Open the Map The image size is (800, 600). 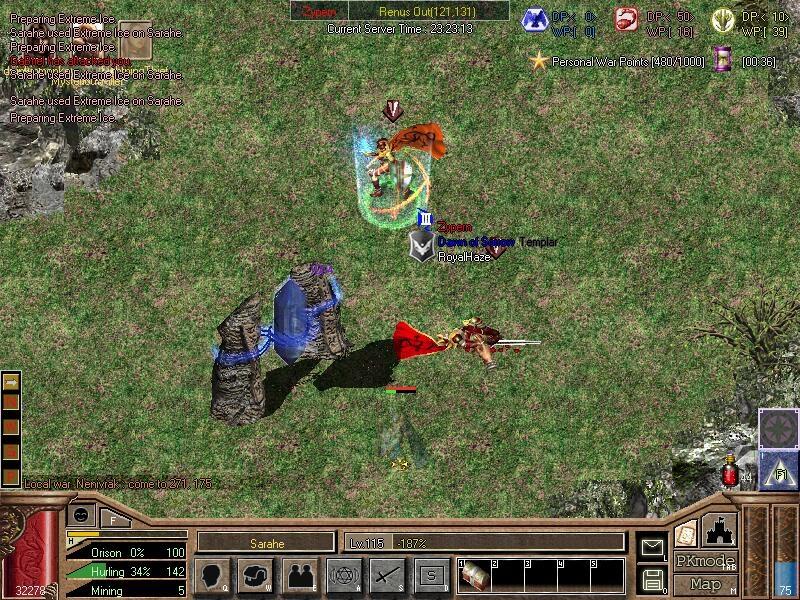pos(705,584)
